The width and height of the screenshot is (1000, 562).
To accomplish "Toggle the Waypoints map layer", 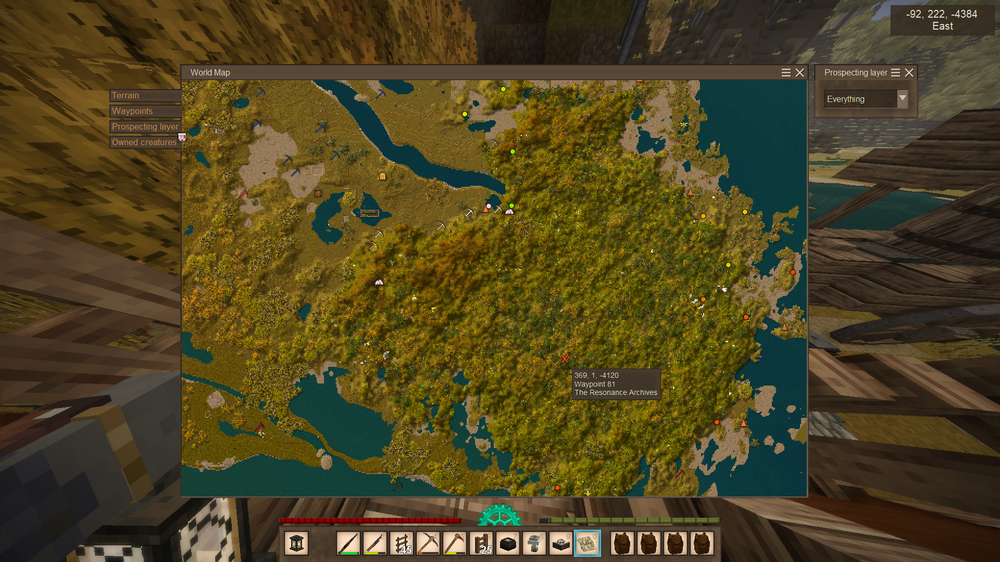I will coord(144,111).
